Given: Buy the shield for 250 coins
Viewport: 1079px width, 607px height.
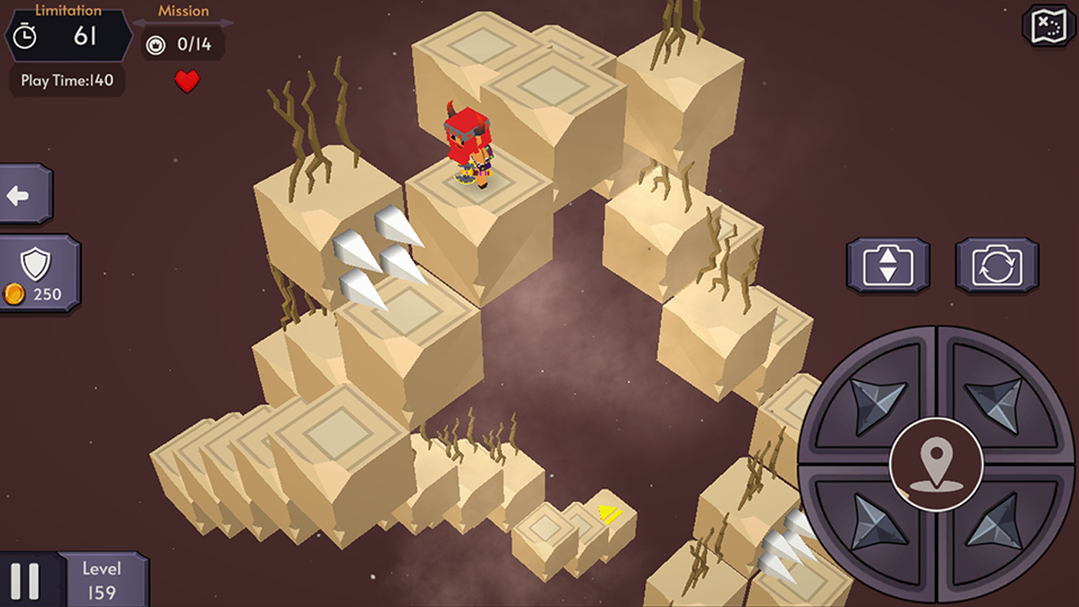Looking at the screenshot, I should tap(36, 273).
